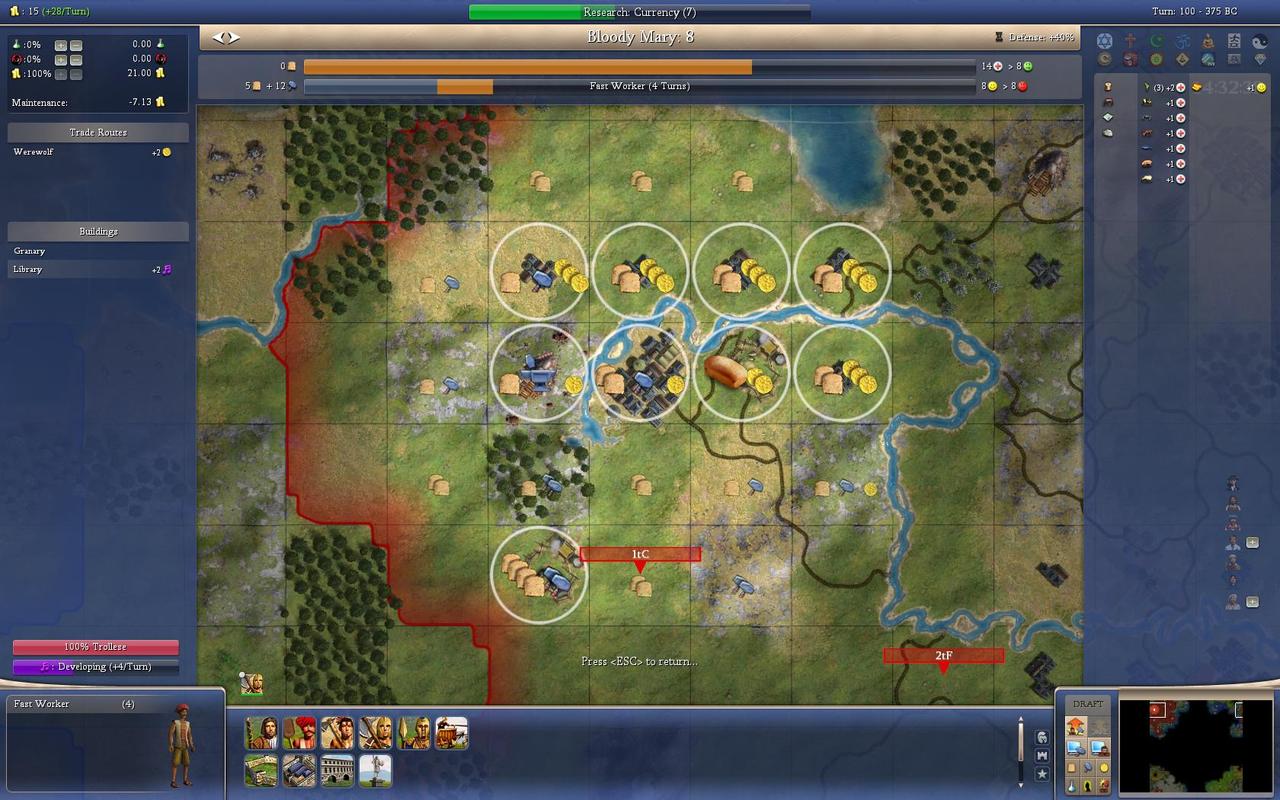Build the Walls from the construction list
The height and width of the screenshot is (800, 1280).
261,771
